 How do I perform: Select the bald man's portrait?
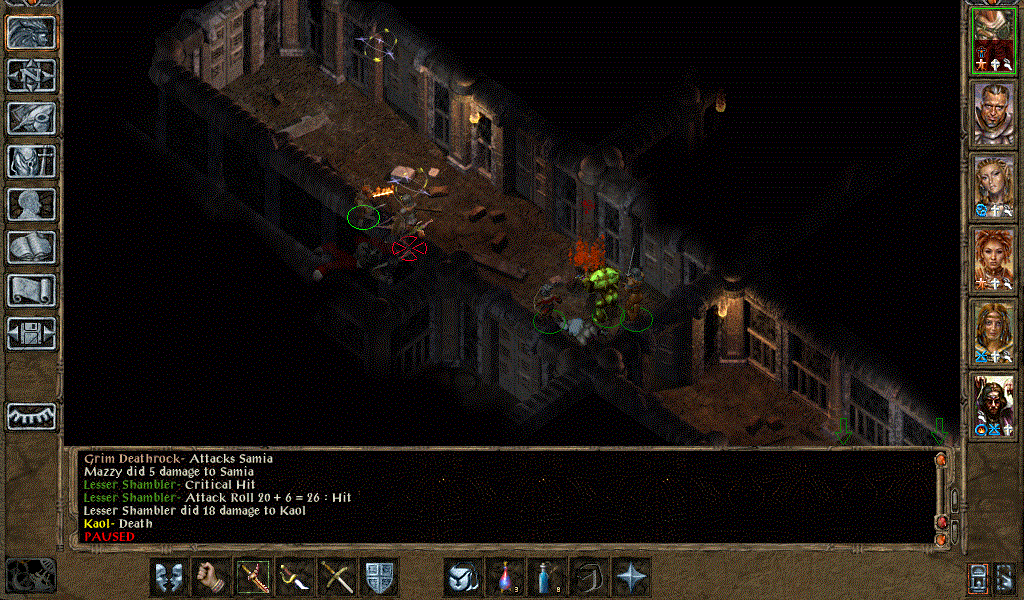(994, 113)
